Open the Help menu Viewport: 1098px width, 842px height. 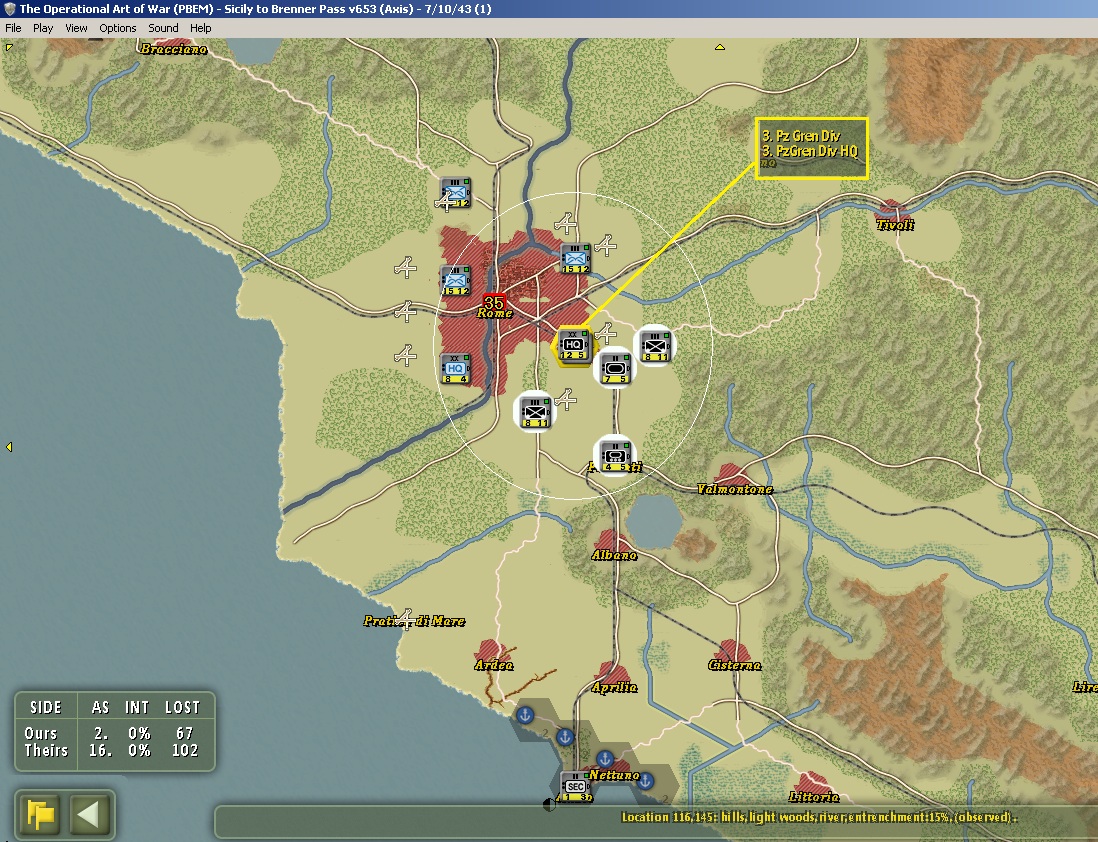click(200, 28)
